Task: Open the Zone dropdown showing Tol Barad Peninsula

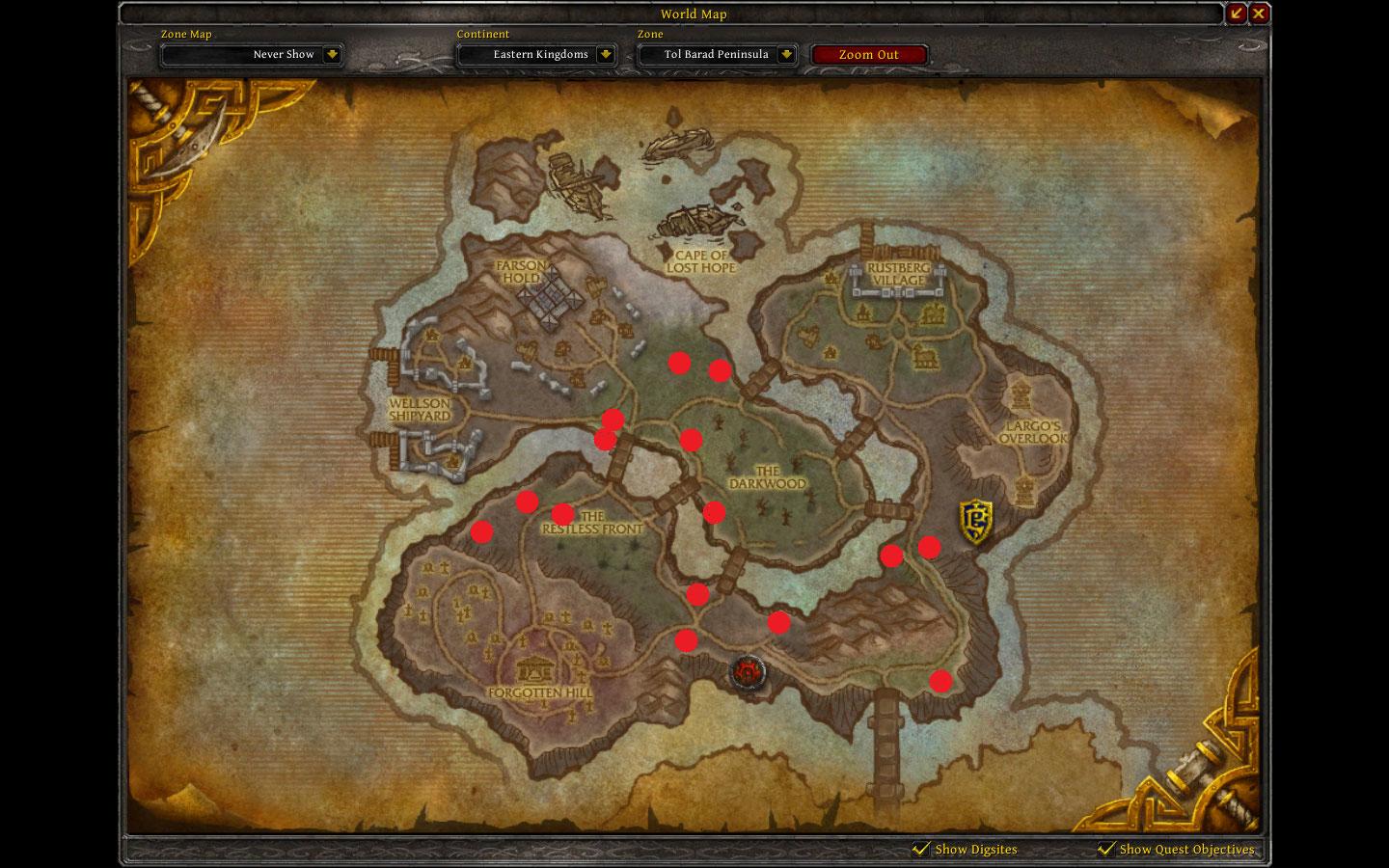Action: (718, 54)
